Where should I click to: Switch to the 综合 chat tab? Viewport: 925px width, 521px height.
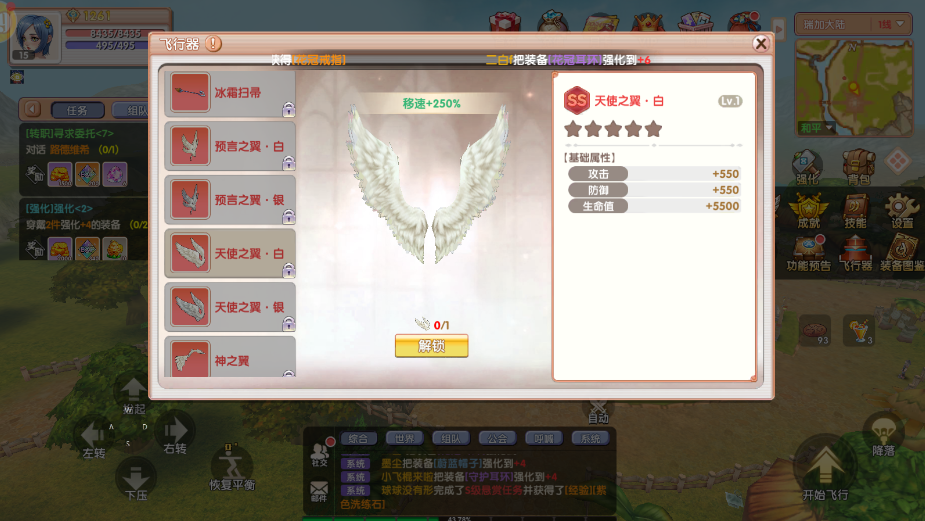pyautogui.click(x=358, y=438)
